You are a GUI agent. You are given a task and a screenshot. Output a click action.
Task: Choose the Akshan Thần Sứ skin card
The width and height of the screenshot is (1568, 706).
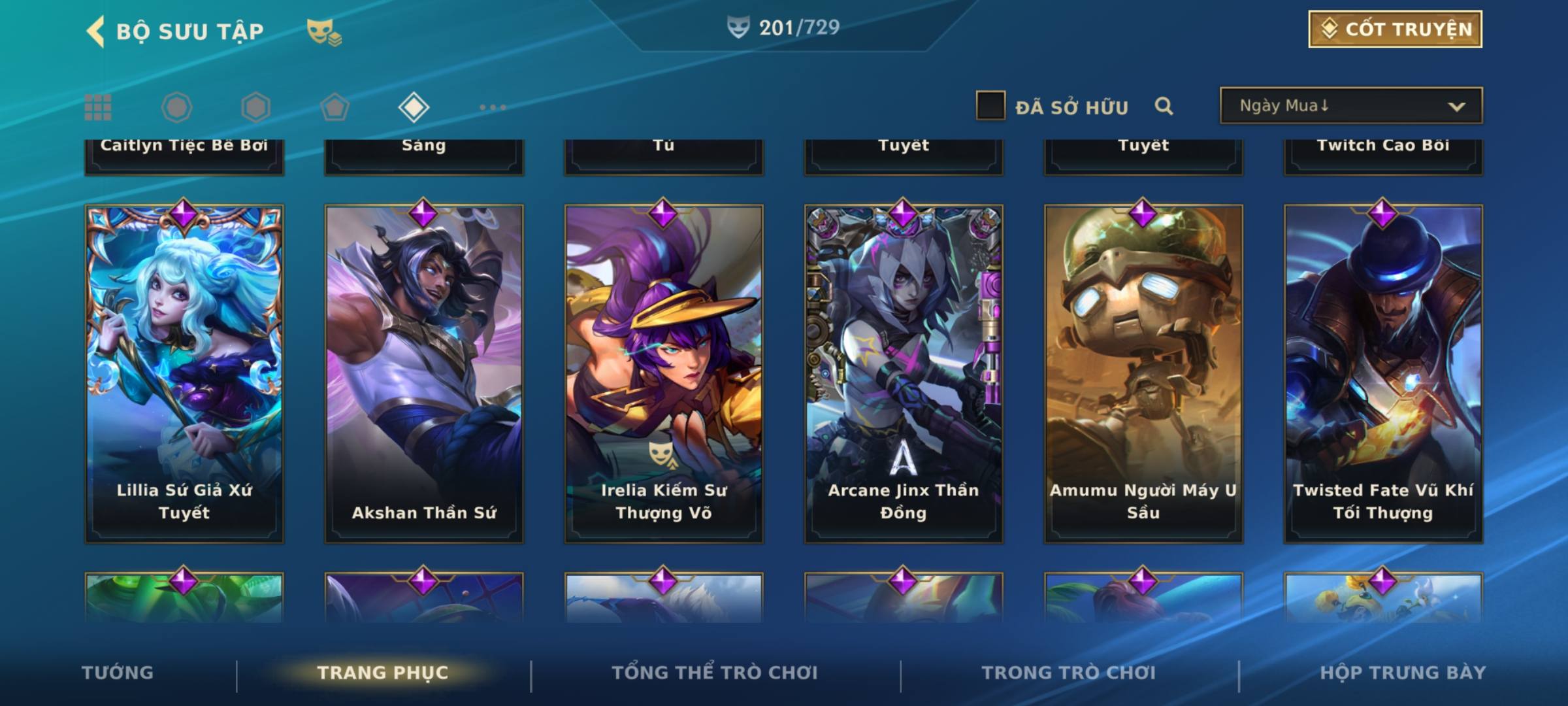point(424,374)
